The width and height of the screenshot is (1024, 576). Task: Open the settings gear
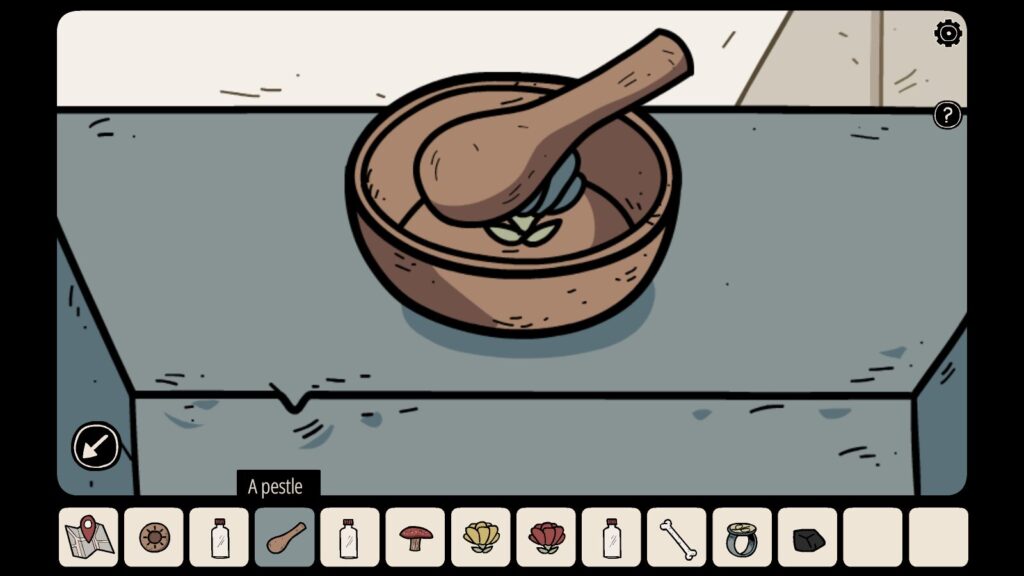[x=947, y=34]
